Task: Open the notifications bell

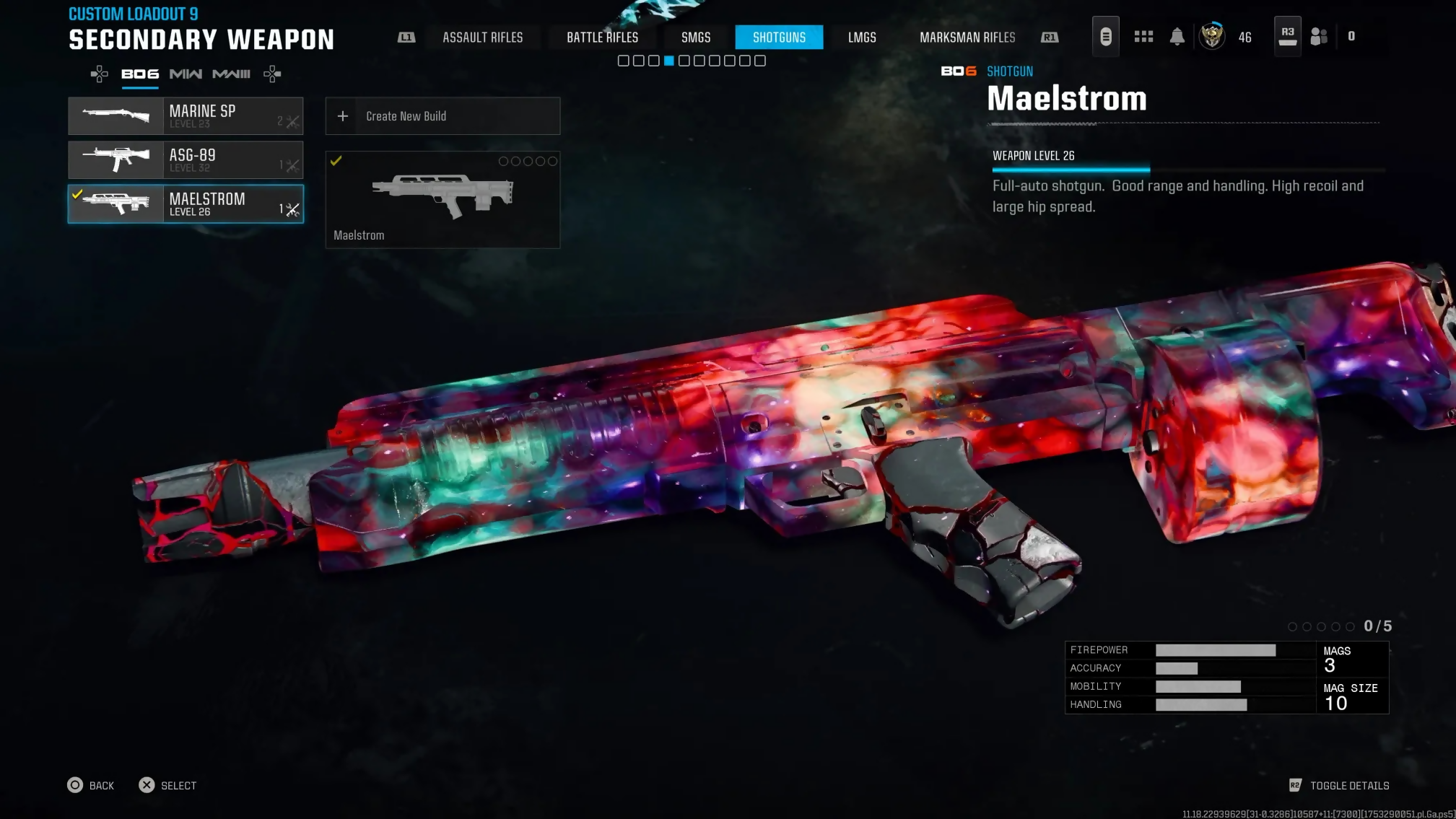Action: pyautogui.click(x=1177, y=37)
